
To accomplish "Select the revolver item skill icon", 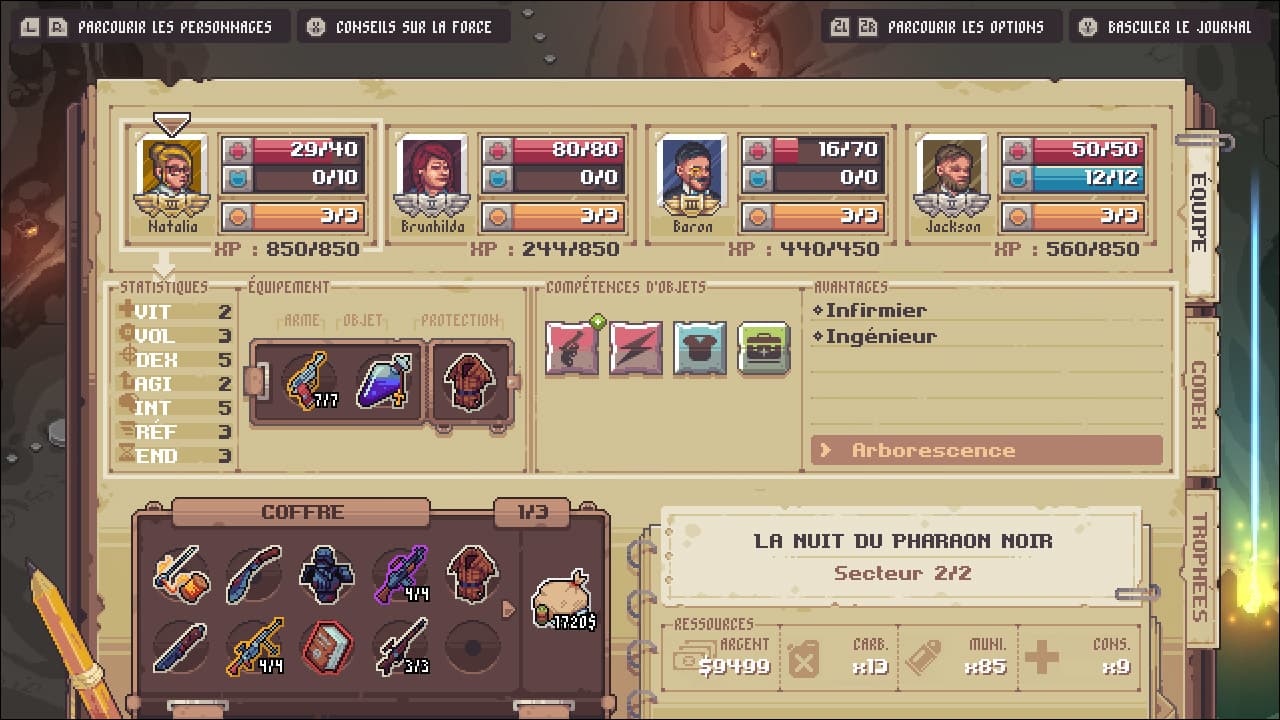I will [x=572, y=348].
